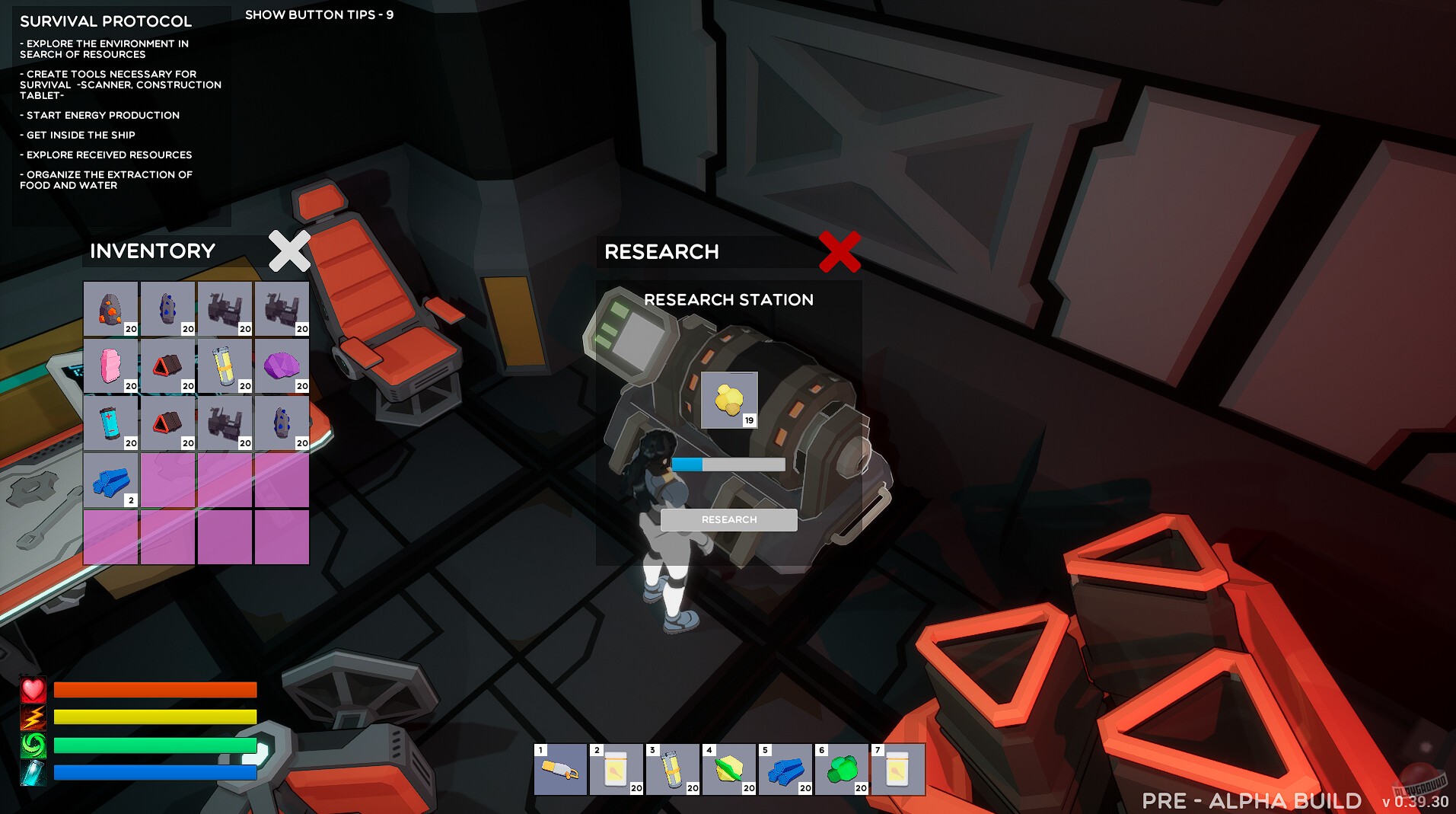Image resolution: width=1456 pixels, height=814 pixels.
Task: Click the orange-spotted rock in the inventory
Action: 110,308
